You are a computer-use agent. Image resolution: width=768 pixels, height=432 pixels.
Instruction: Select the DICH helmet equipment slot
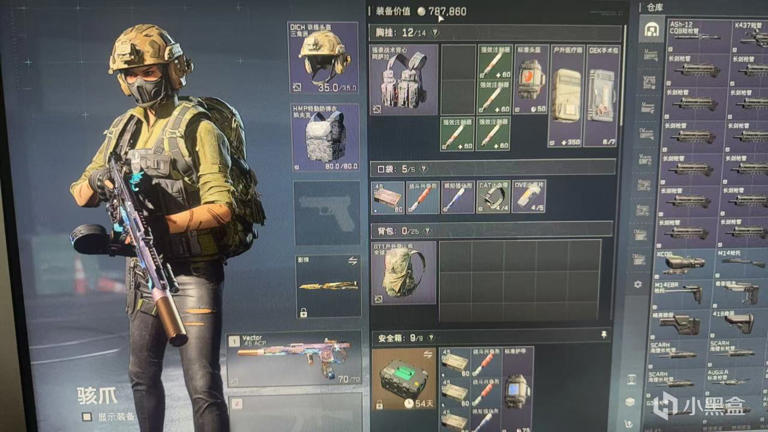pyautogui.click(x=323, y=57)
